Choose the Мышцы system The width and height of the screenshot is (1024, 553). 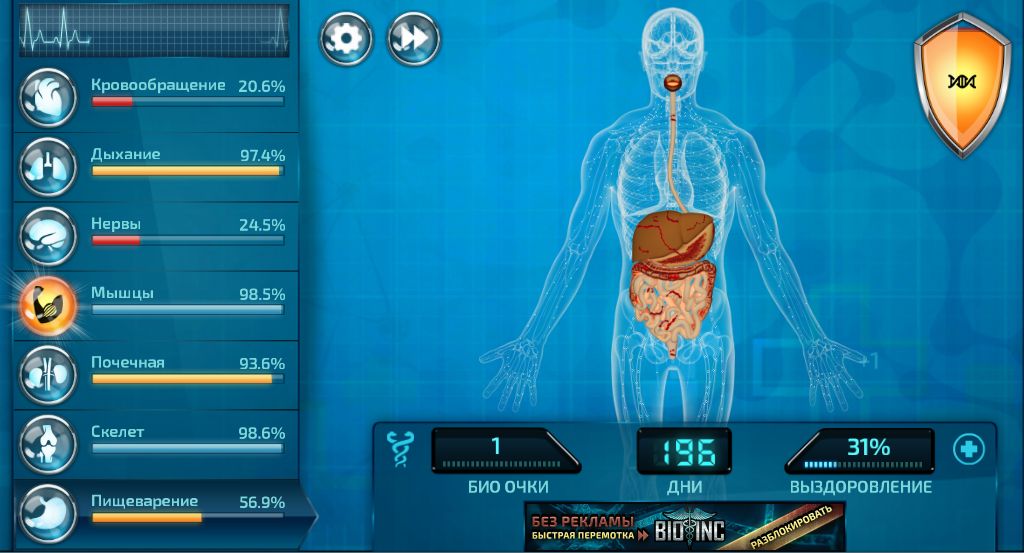coord(158,300)
